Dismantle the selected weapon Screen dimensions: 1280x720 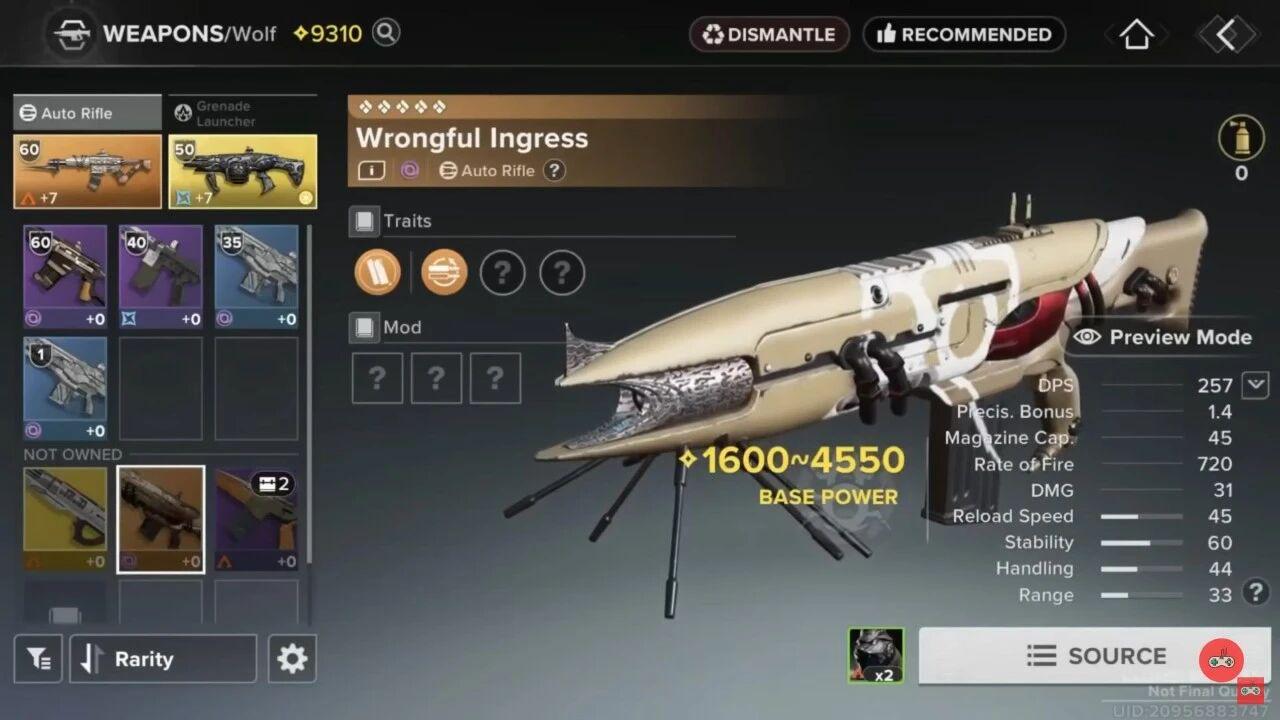point(769,35)
